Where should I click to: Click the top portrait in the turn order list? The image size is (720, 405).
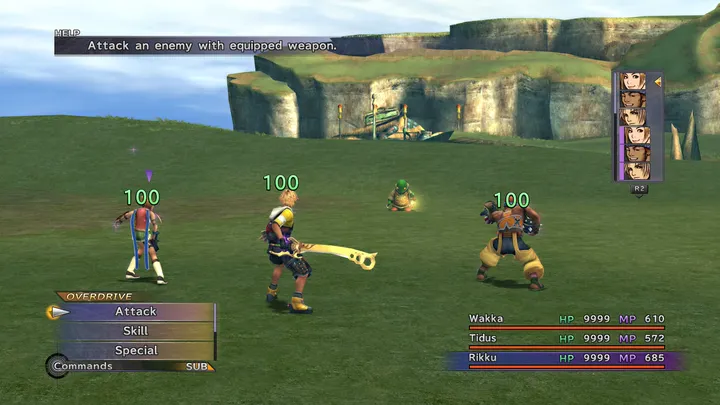pyautogui.click(x=634, y=81)
